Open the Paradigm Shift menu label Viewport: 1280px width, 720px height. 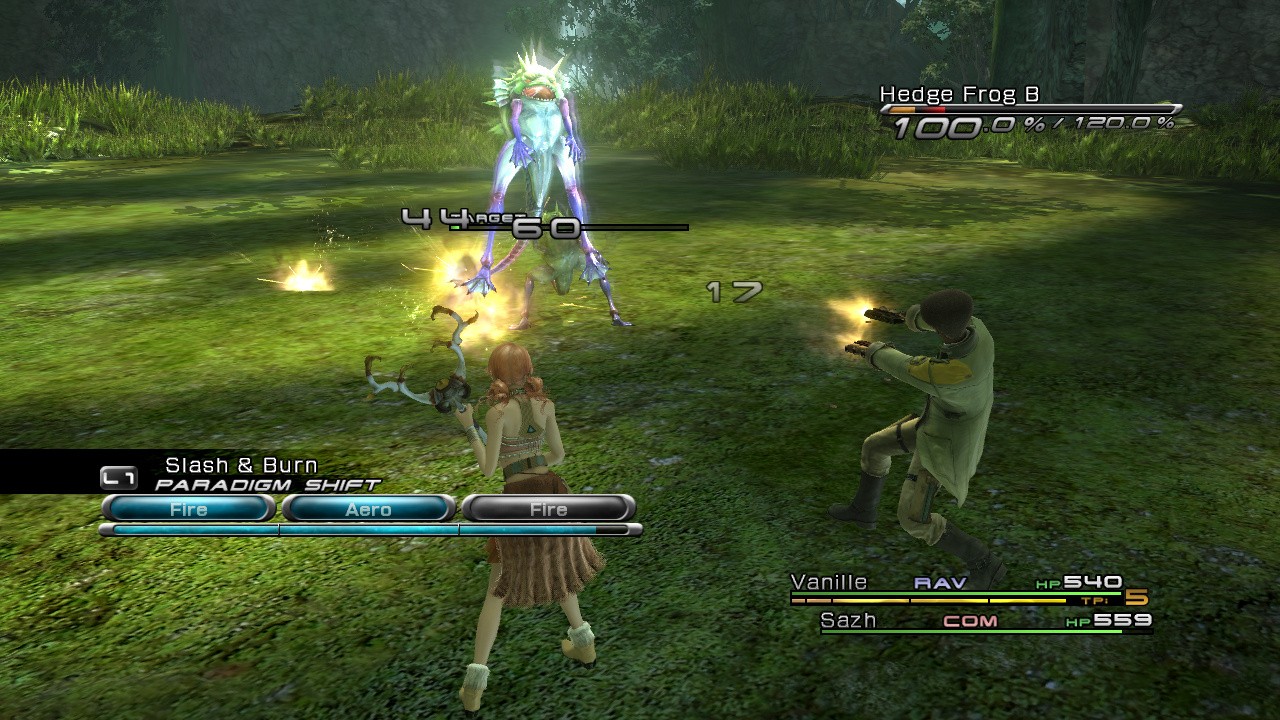click(267, 485)
